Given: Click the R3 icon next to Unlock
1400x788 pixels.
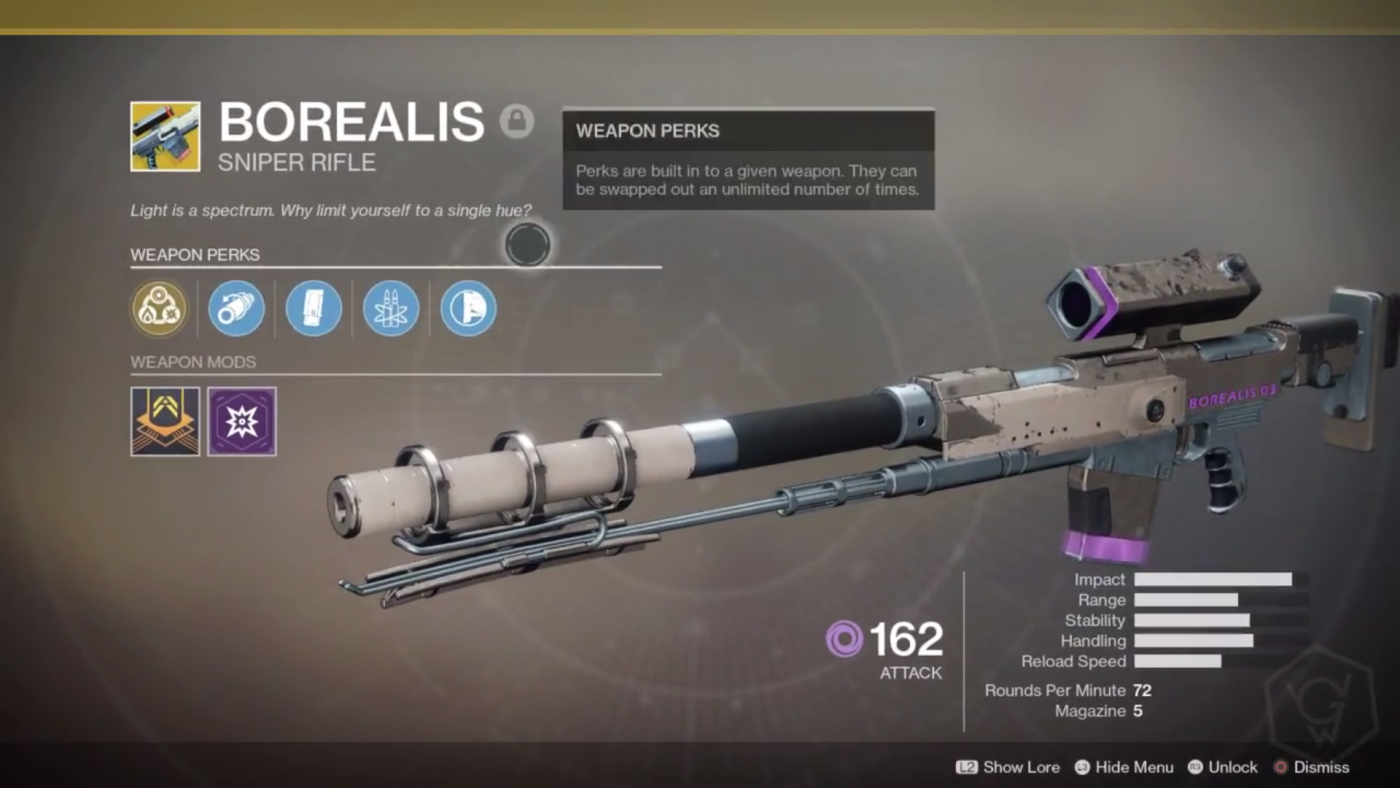Looking at the screenshot, I should [1196, 767].
